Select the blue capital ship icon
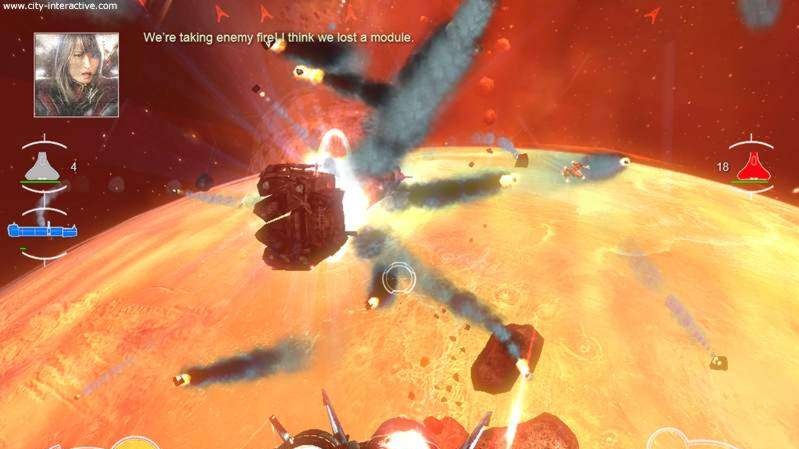799x449 pixels. (42, 231)
